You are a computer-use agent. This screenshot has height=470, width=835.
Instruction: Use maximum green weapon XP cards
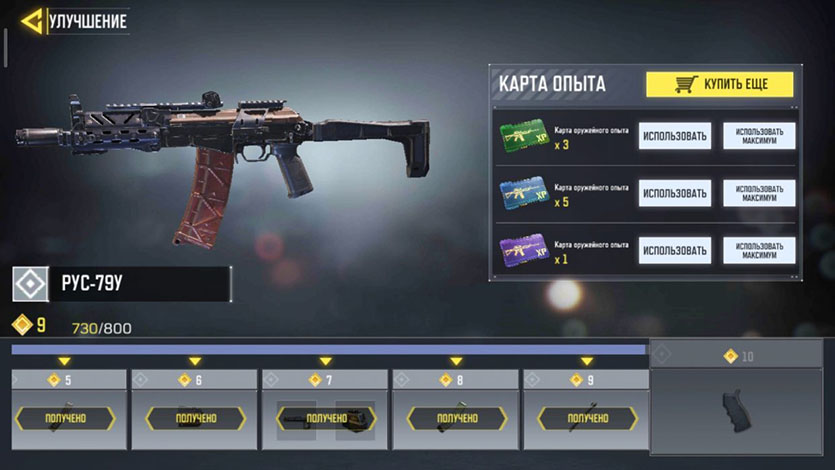759,136
